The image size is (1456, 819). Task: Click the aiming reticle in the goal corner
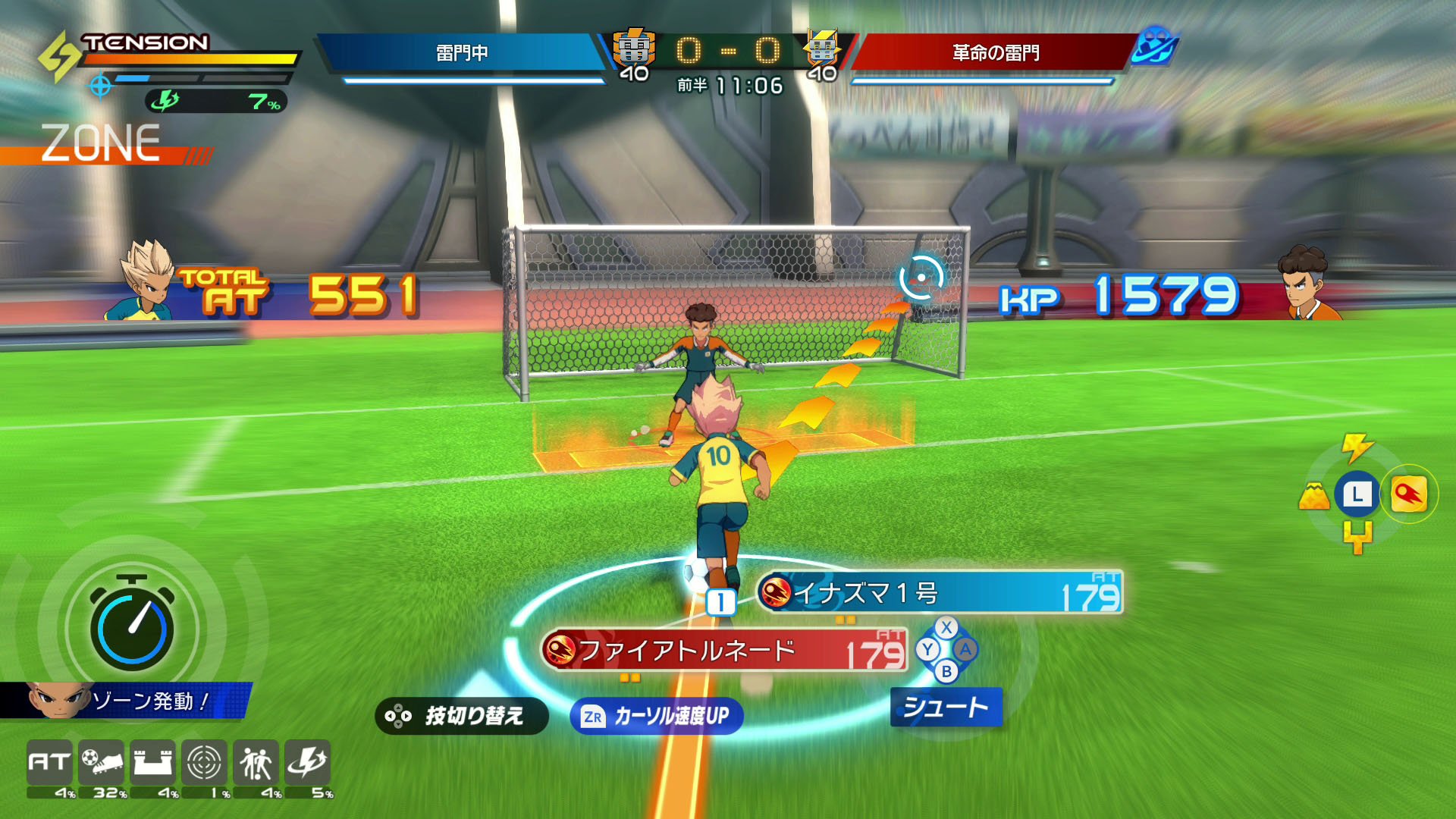921,278
